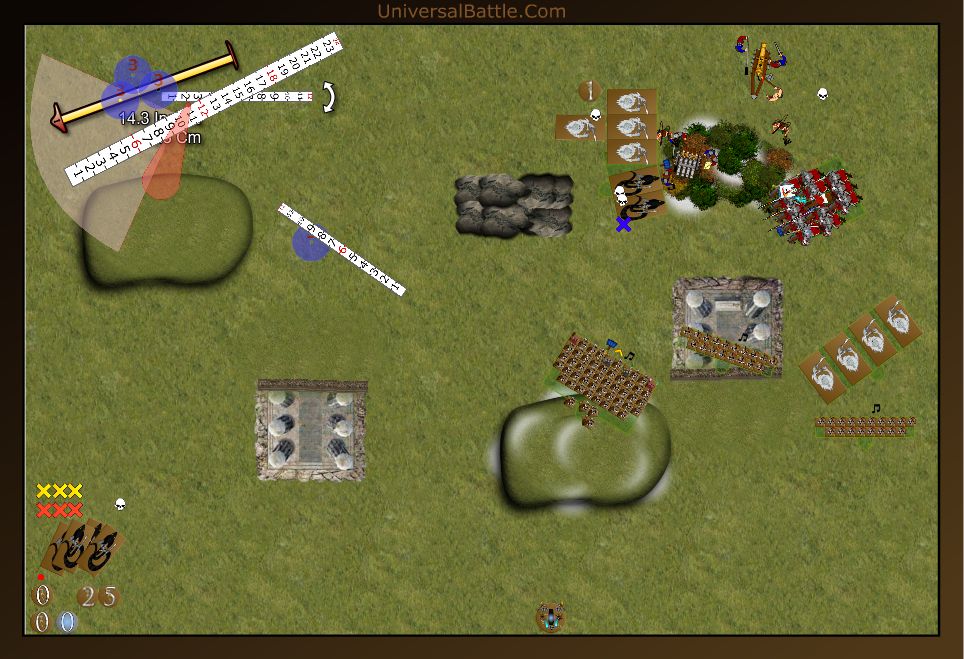The image size is (964, 659).
Task: Select the skull marker beside the yellow X markers
Action: coord(120,504)
